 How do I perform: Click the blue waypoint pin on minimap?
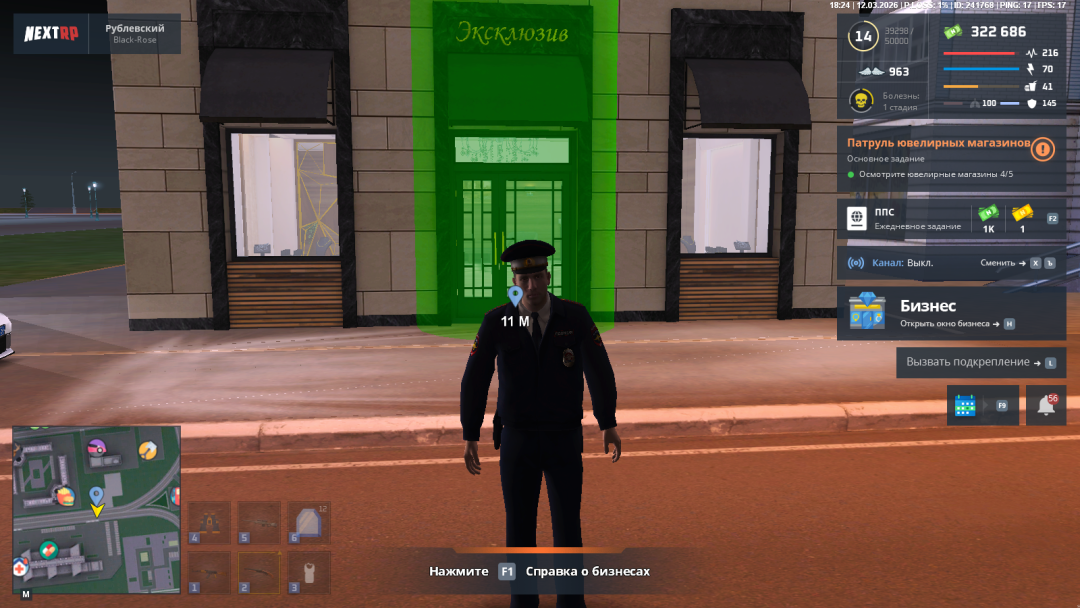coord(96,495)
